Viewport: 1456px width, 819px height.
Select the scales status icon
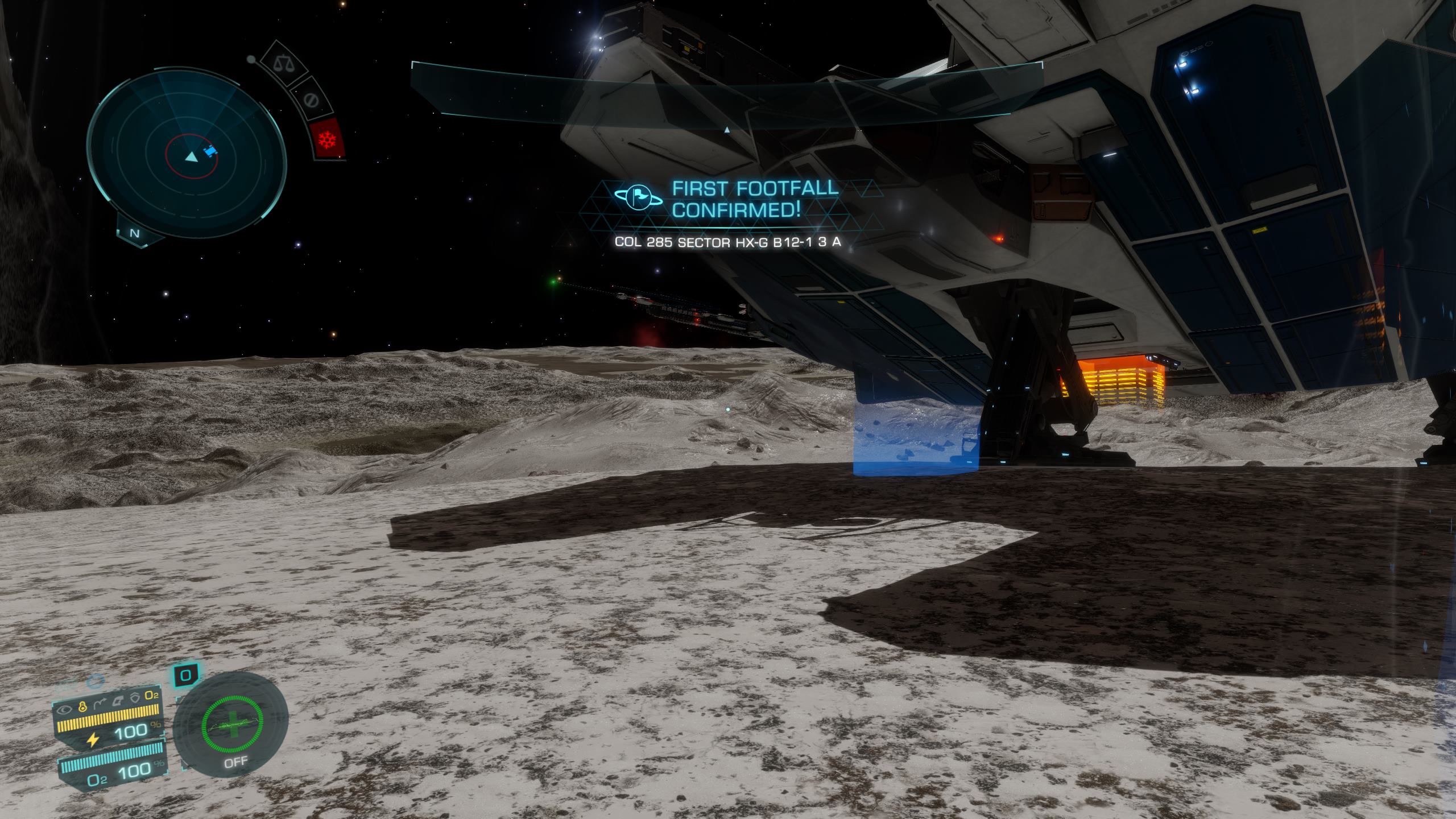[x=281, y=62]
